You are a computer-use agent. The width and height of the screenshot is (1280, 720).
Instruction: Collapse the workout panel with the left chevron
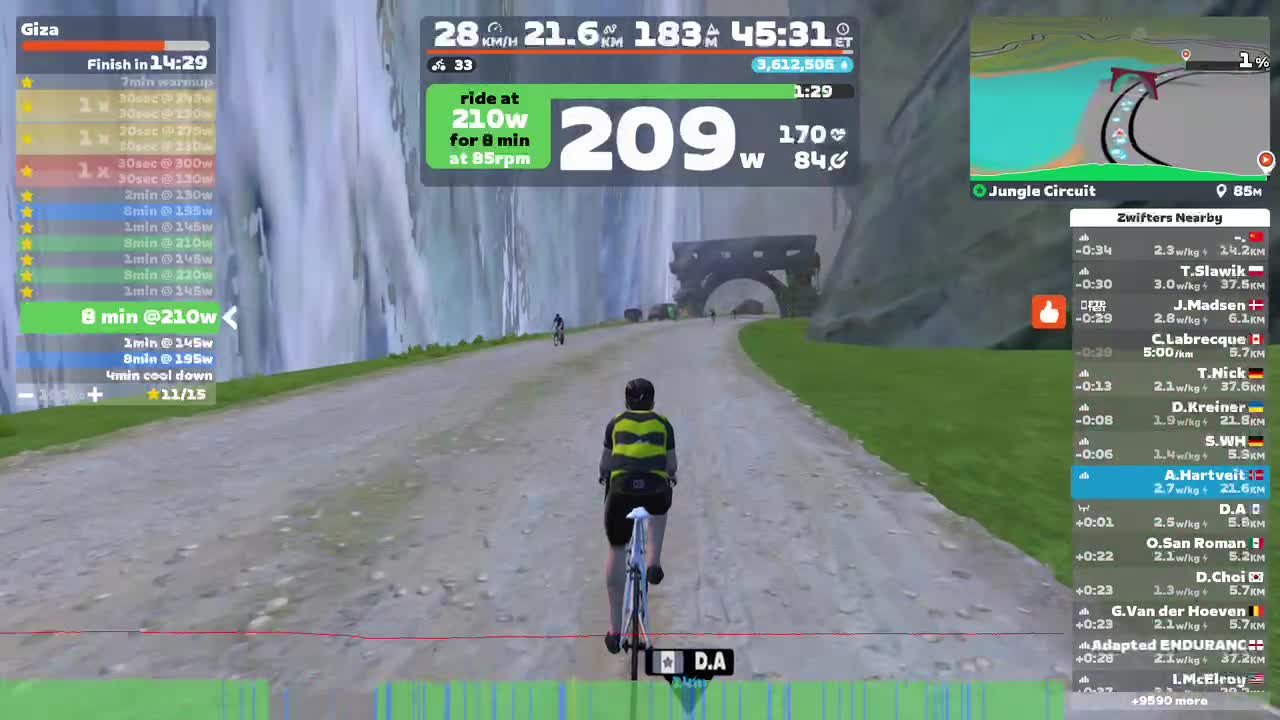click(230, 317)
